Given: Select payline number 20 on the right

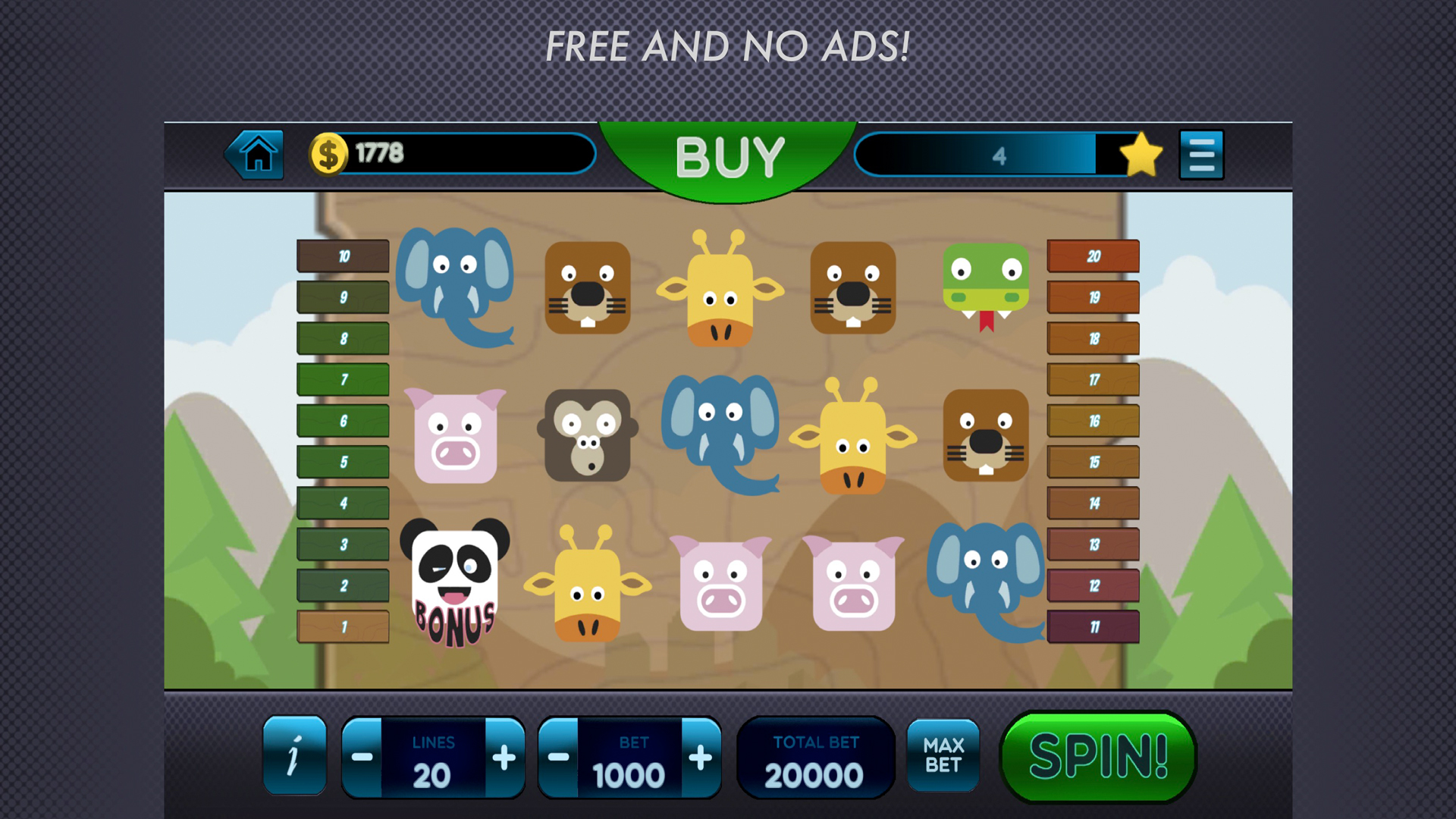Looking at the screenshot, I should click(x=1093, y=256).
